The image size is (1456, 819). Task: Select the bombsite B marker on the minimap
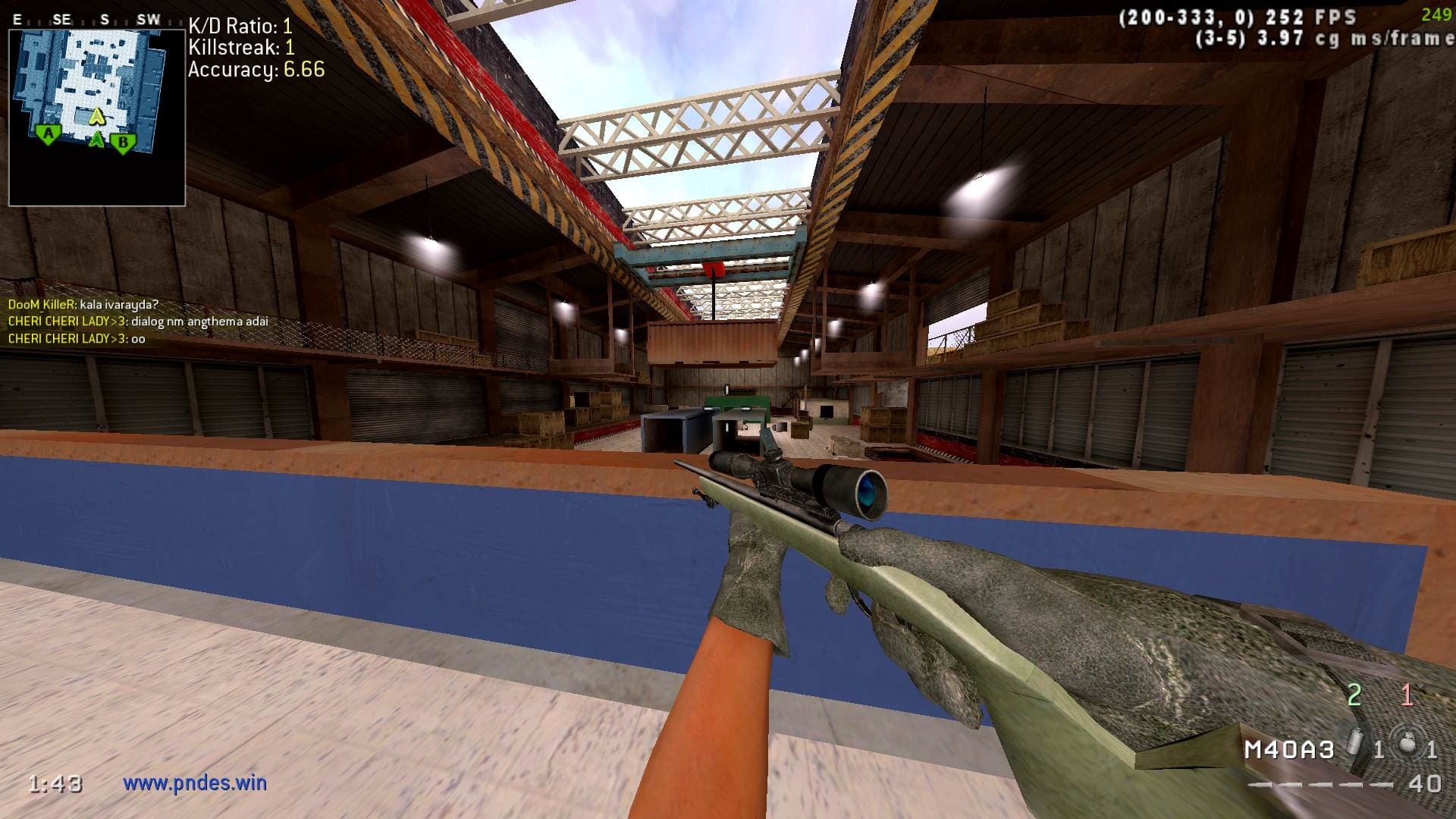(122, 142)
